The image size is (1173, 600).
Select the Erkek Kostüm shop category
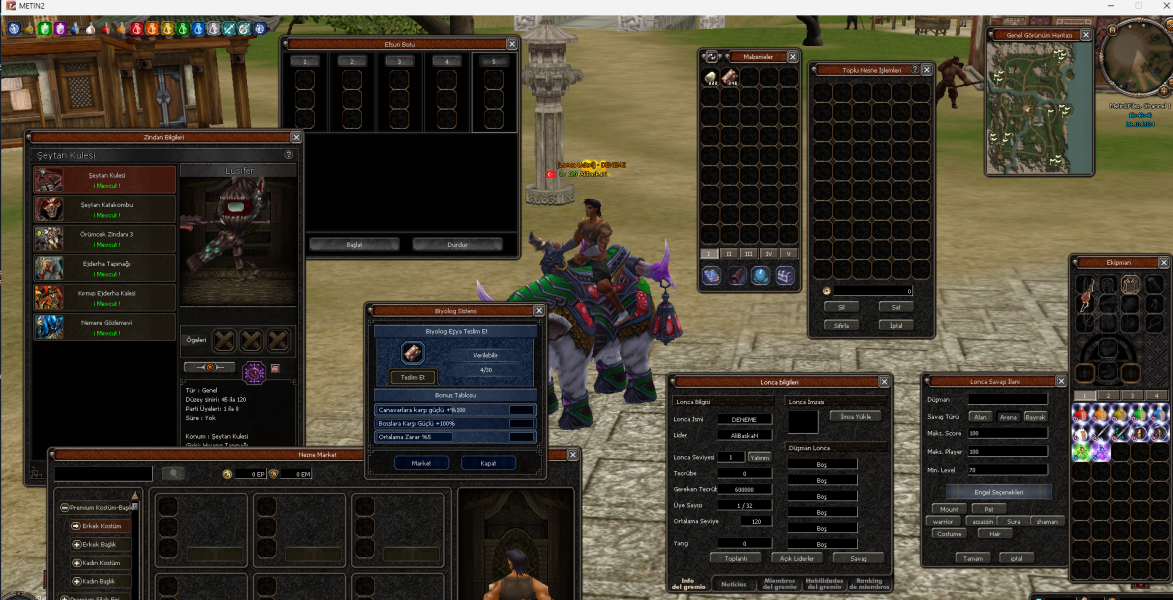(x=100, y=525)
